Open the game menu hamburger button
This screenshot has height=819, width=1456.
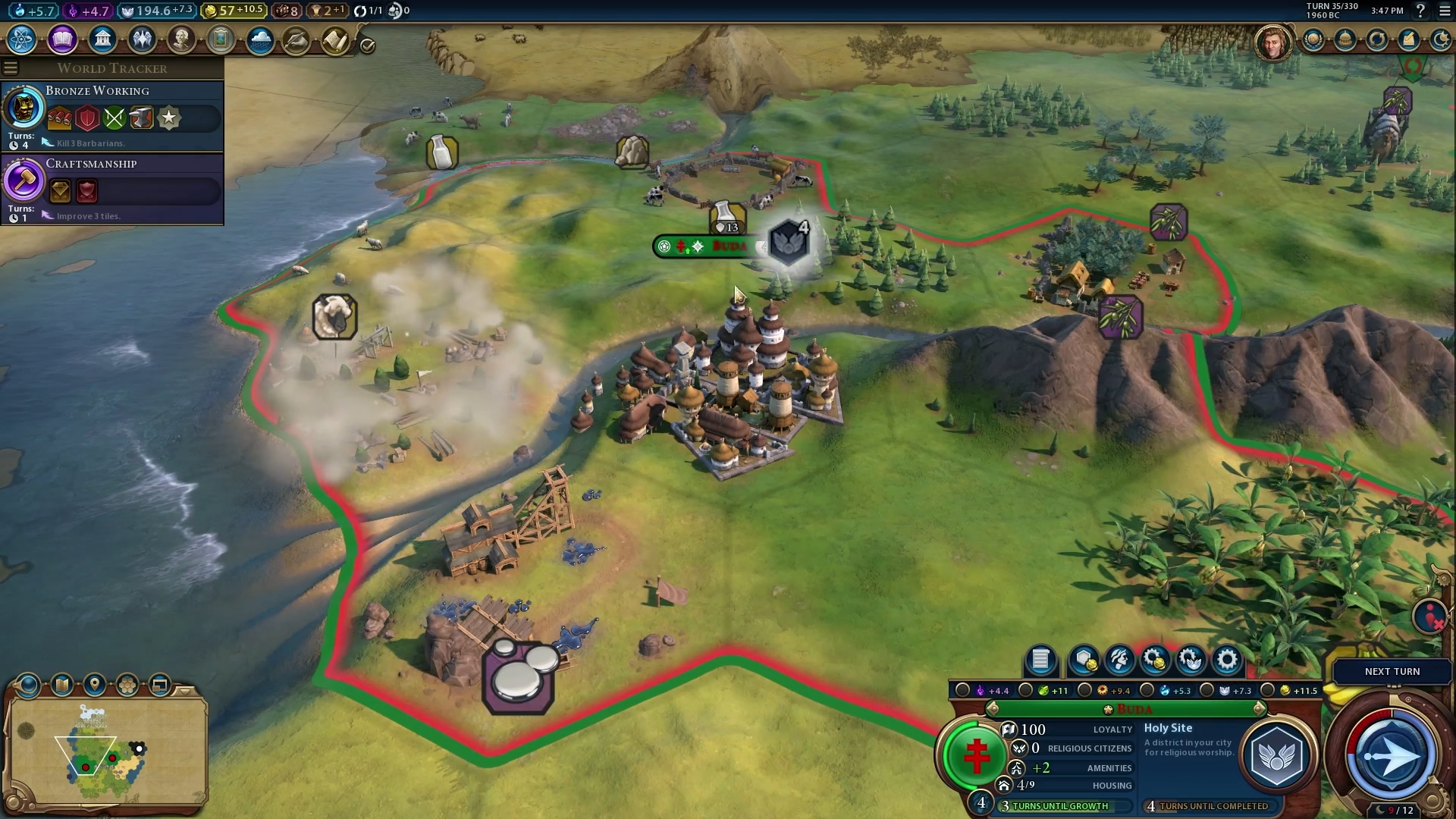1444,11
